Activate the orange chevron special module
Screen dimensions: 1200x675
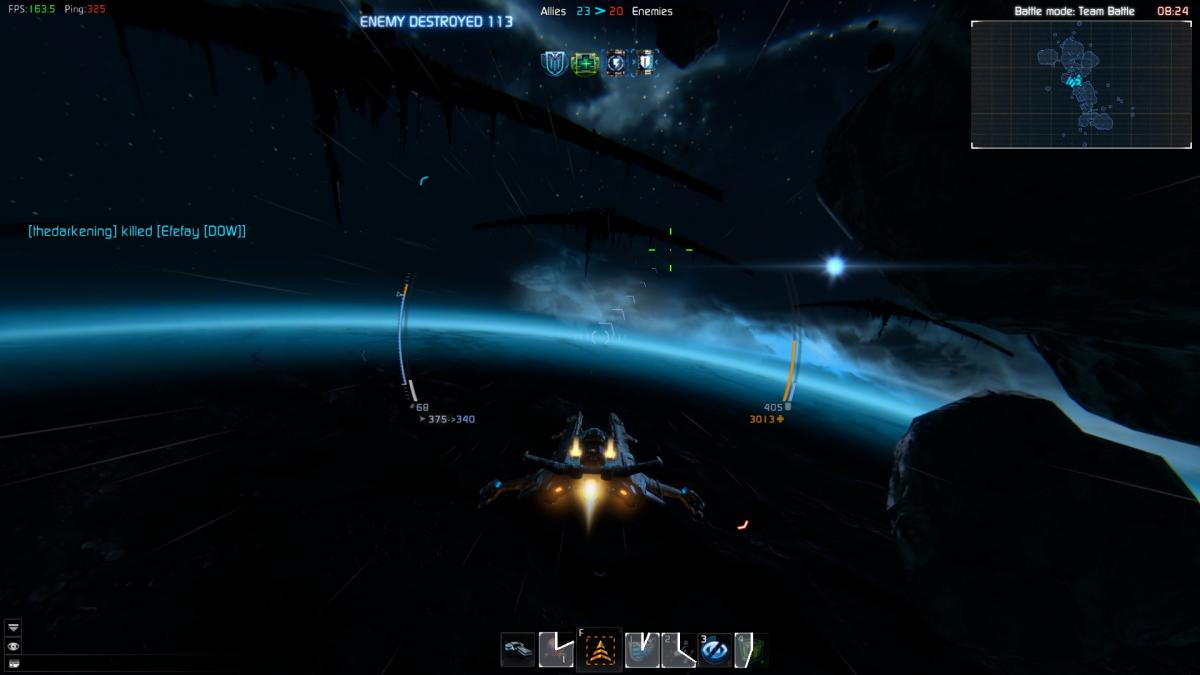599,651
